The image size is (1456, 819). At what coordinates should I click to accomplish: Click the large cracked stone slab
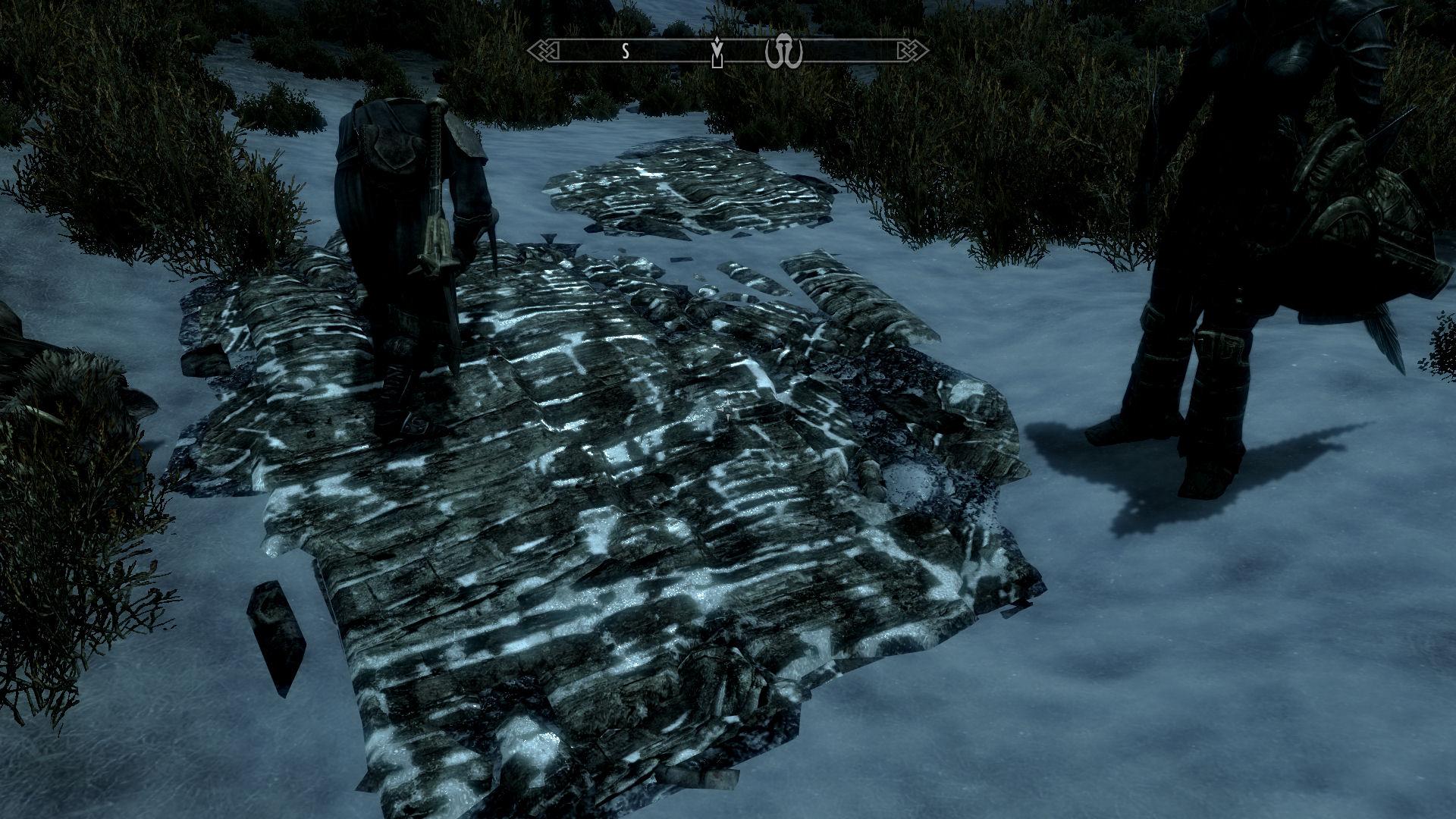(x=607, y=531)
